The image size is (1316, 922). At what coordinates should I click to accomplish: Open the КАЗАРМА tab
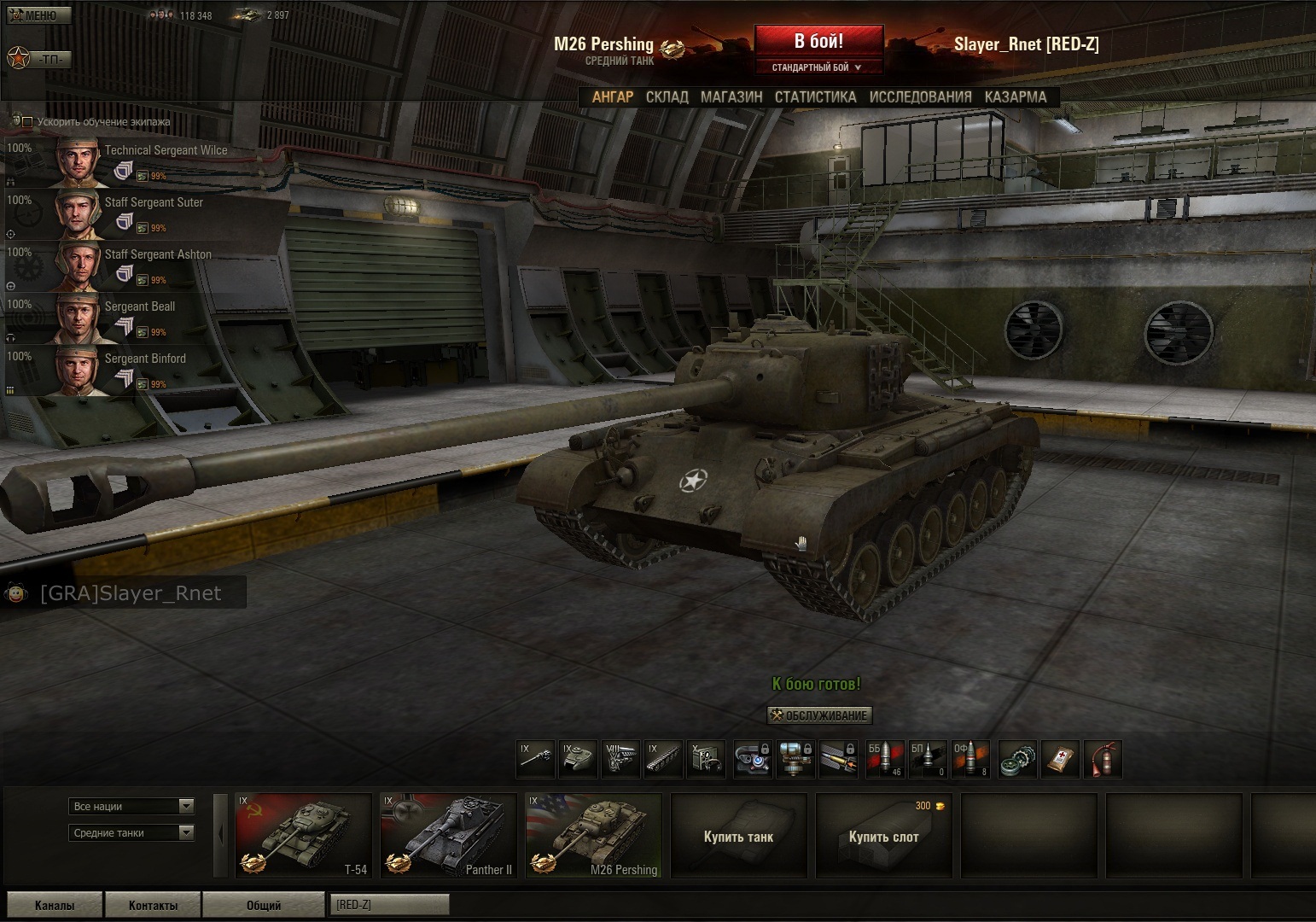(1015, 97)
